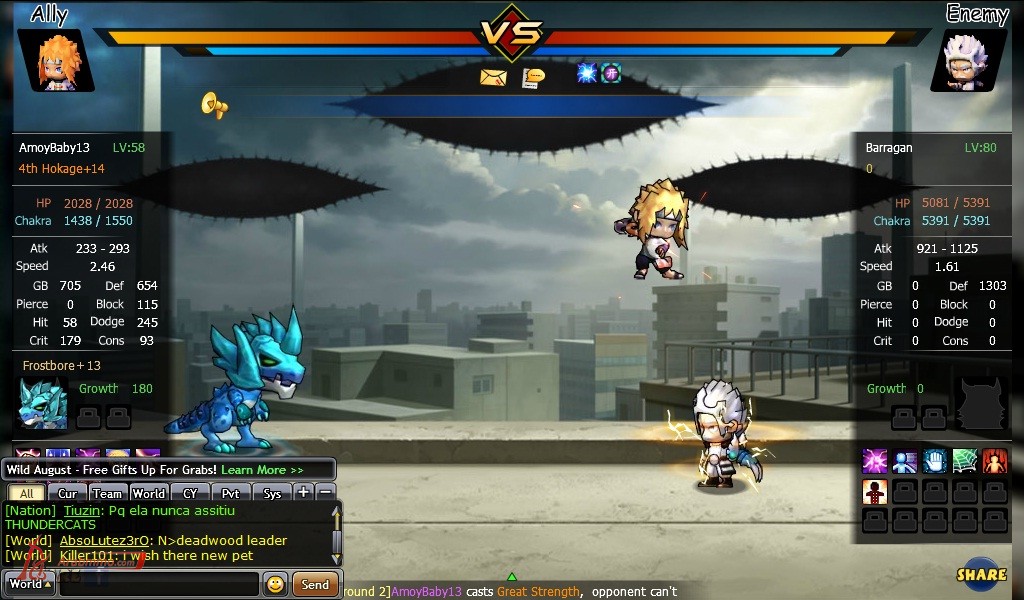The image size is (1024, 600).
Task: Click the Learn More link
Action: pyautogui.click(x=262, y=470)
